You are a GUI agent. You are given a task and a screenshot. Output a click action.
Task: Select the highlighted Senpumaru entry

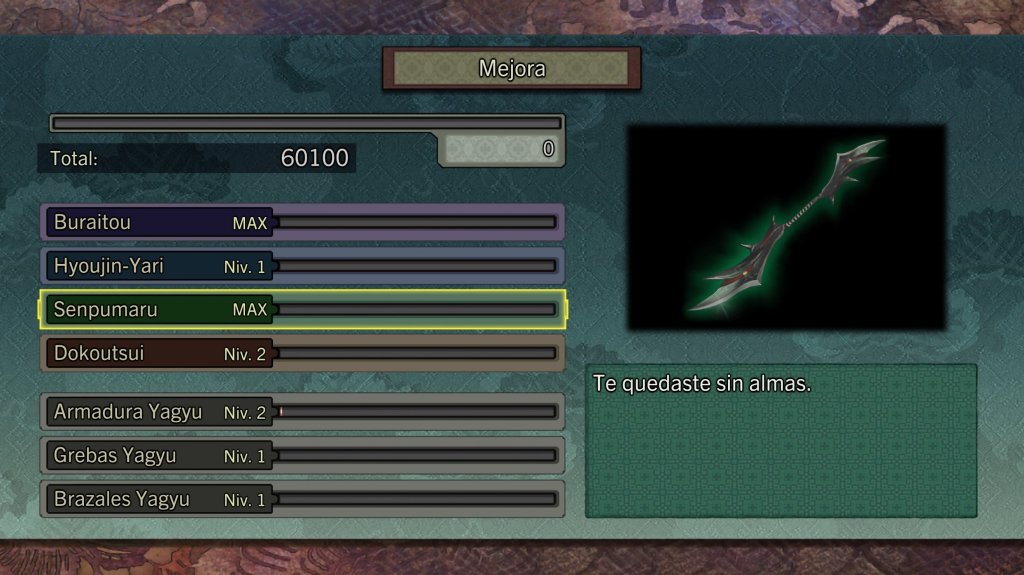(x=302, y=310)
